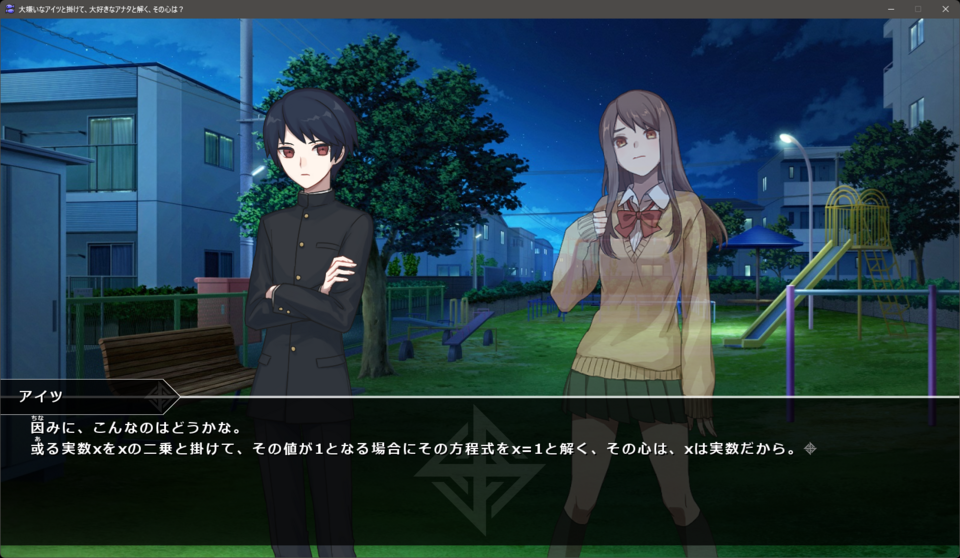Image resolution: width=960 pixels, height=558 pixels.
Task: Close the game window
Action: (944, 9)
